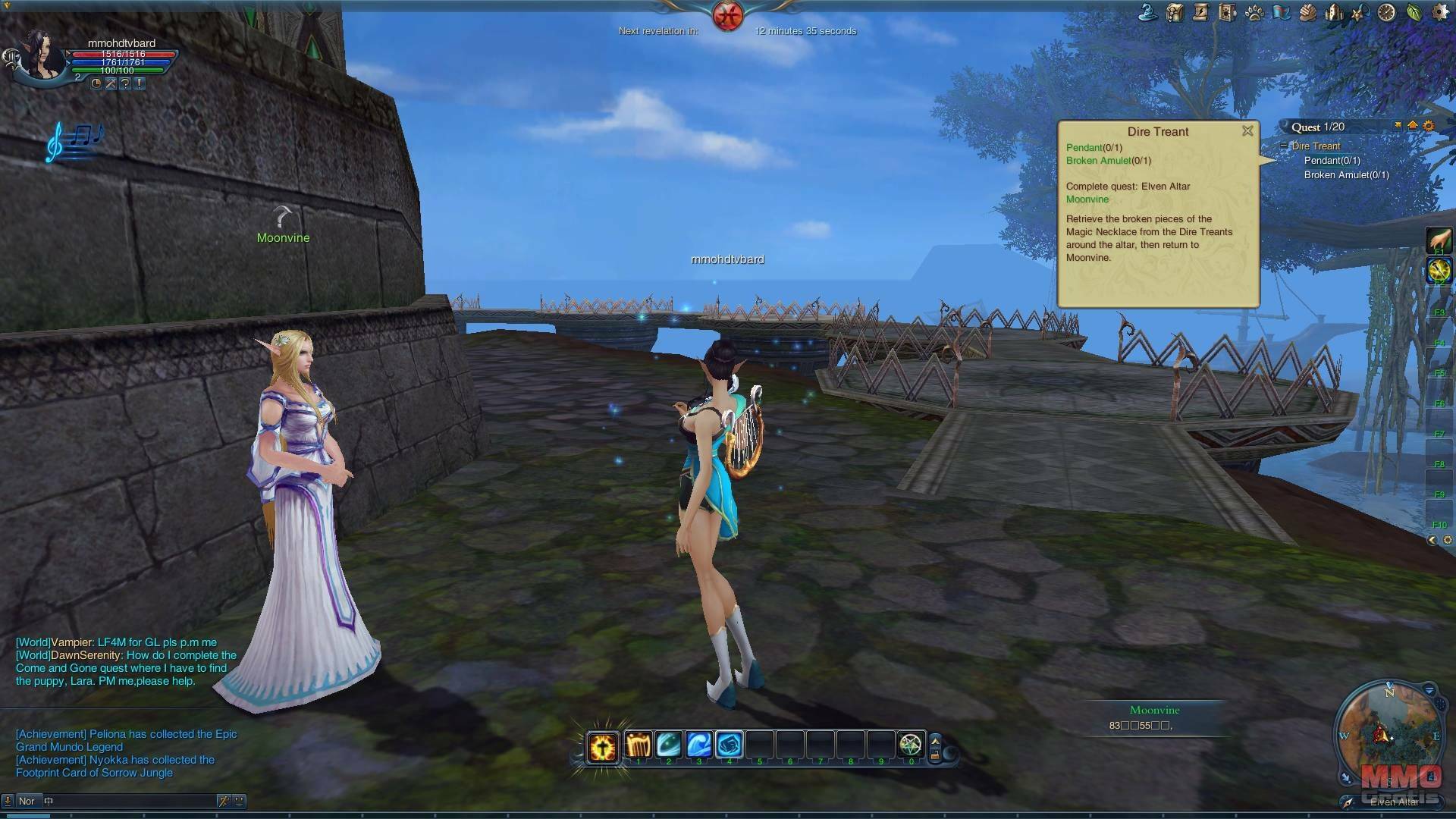Click the green leaf icon in top bar
This screenshot has height=819, width=1456.
coord(1414,12)
